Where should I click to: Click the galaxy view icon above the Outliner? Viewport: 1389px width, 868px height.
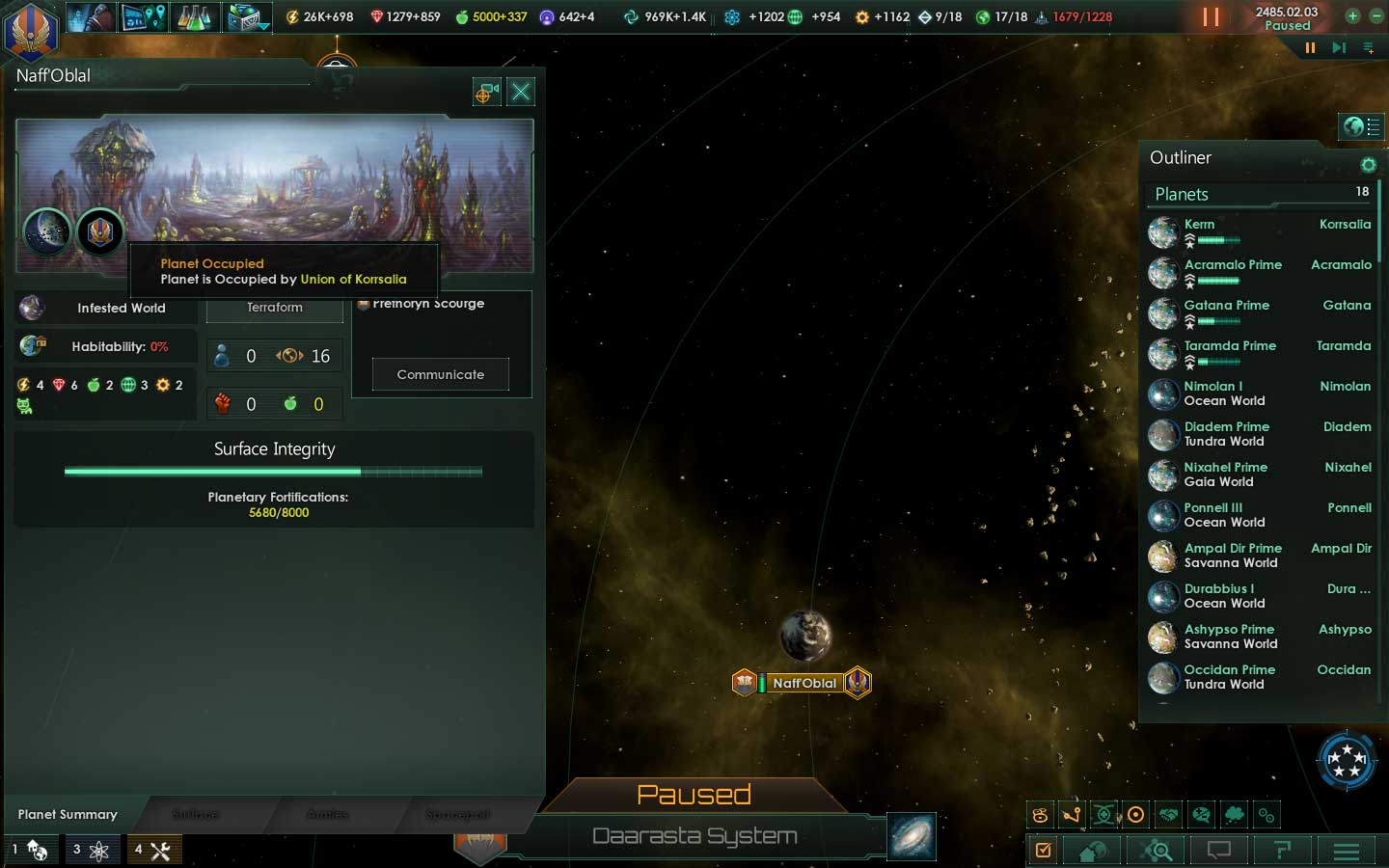coord(1360,126)
